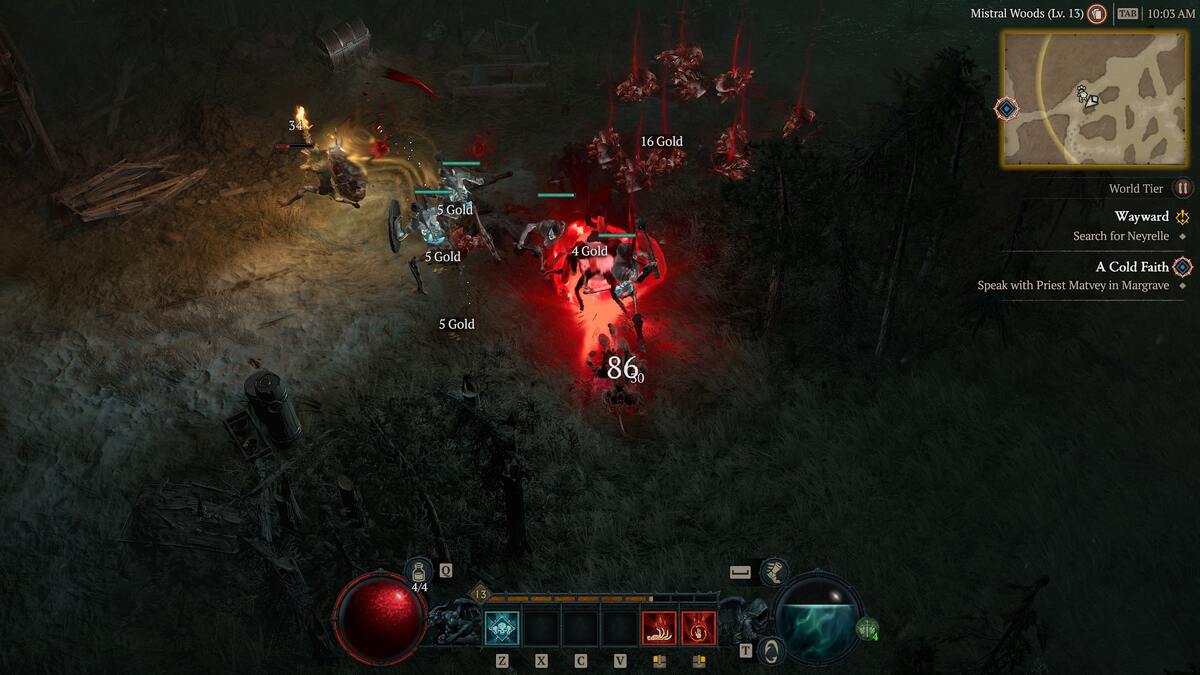Open the icon beside the zone name
The height and width of the screenshot is (675, 1200).
1097,14
